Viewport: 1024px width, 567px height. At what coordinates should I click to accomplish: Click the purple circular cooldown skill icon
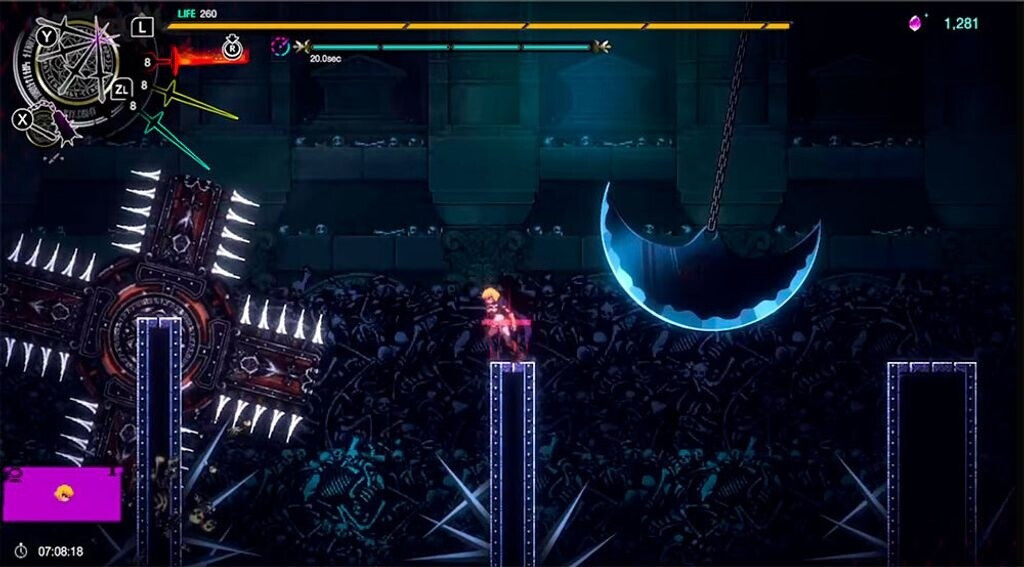coord(281,46)
